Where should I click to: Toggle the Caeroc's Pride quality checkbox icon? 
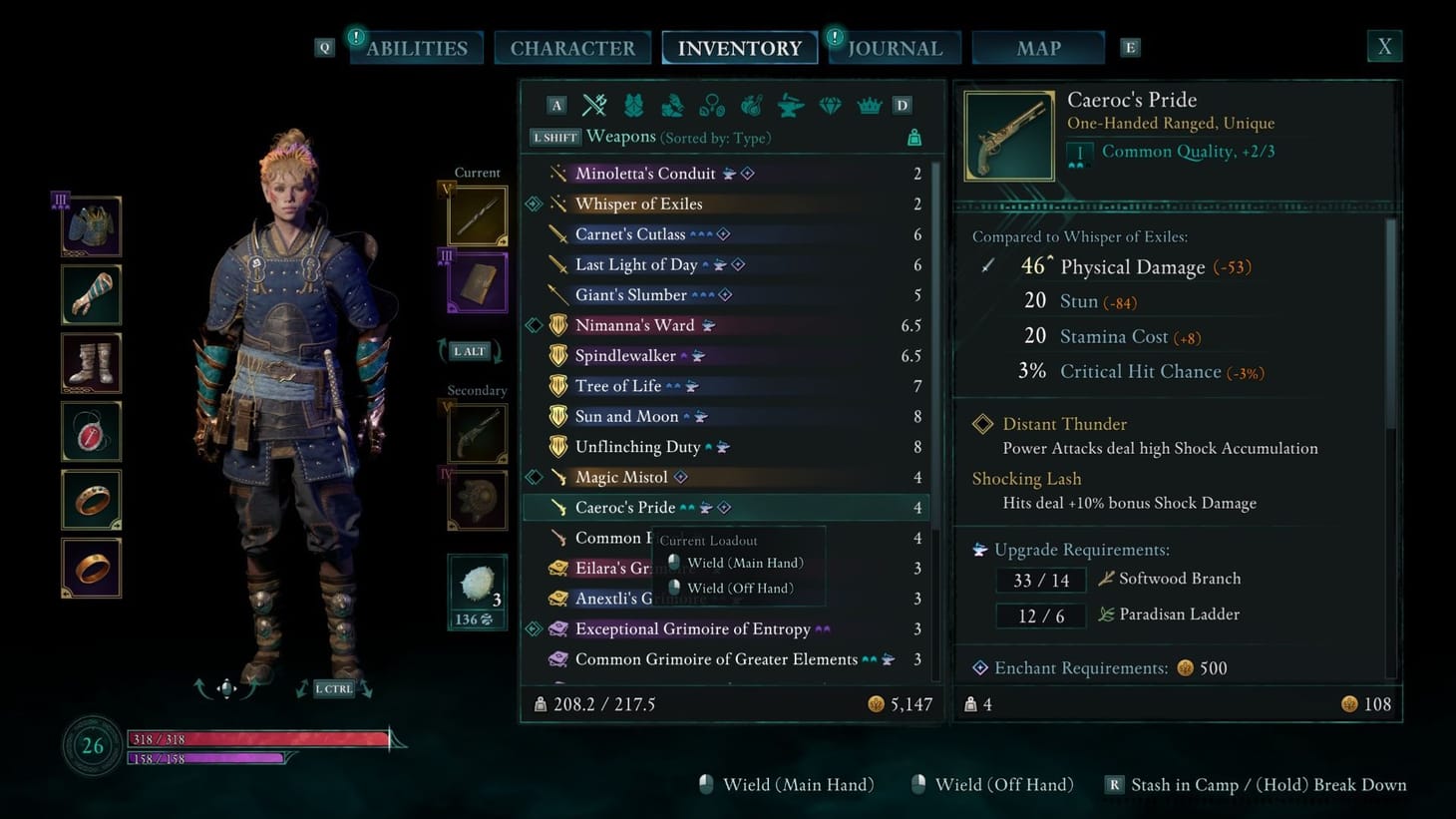click(1078, 152)
